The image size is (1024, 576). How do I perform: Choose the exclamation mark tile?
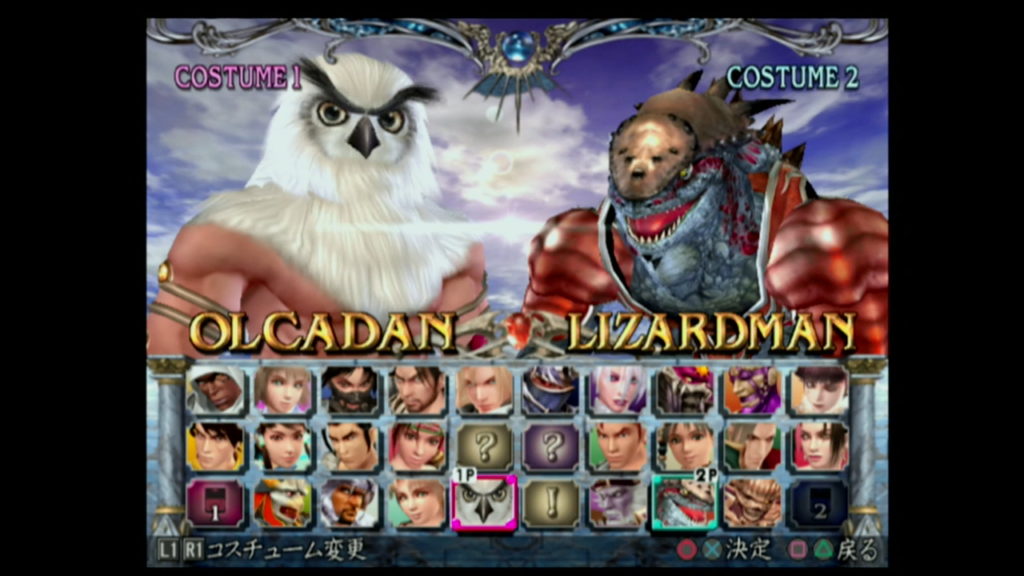[x=551, y=503]
